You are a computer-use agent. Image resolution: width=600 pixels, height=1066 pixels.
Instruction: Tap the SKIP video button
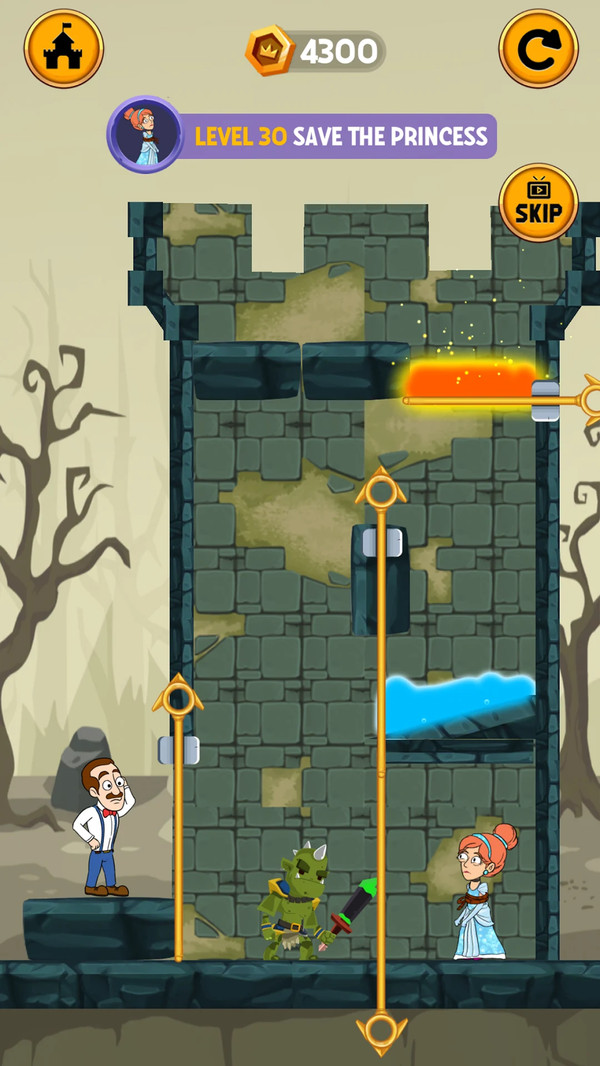538,203
